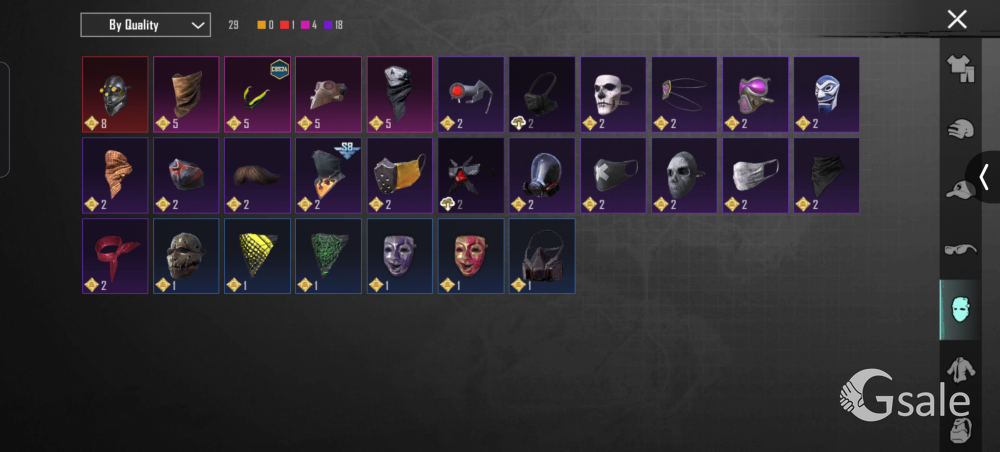Viewport: 1000px width, 452px height.
Task: Switch to the outfit sets tab
Action: click(962, 66)
